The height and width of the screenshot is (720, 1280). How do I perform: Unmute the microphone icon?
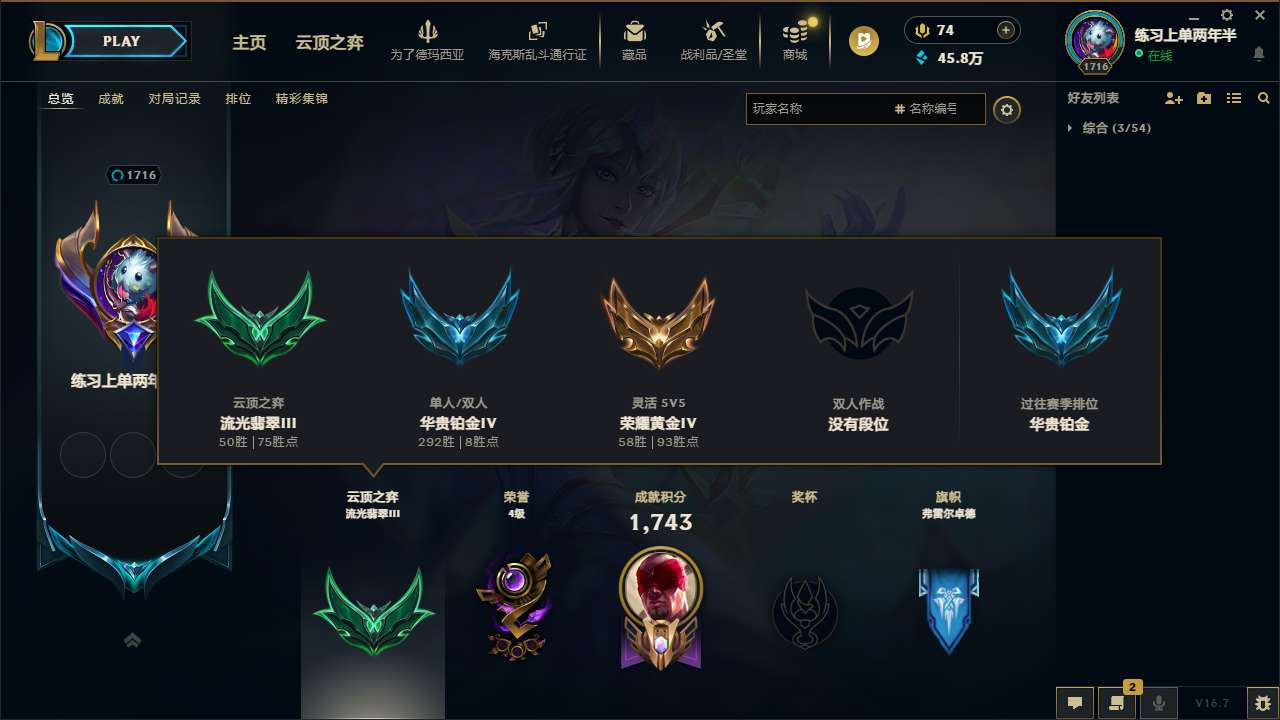pyautogui.click(x=1159, y=703)
